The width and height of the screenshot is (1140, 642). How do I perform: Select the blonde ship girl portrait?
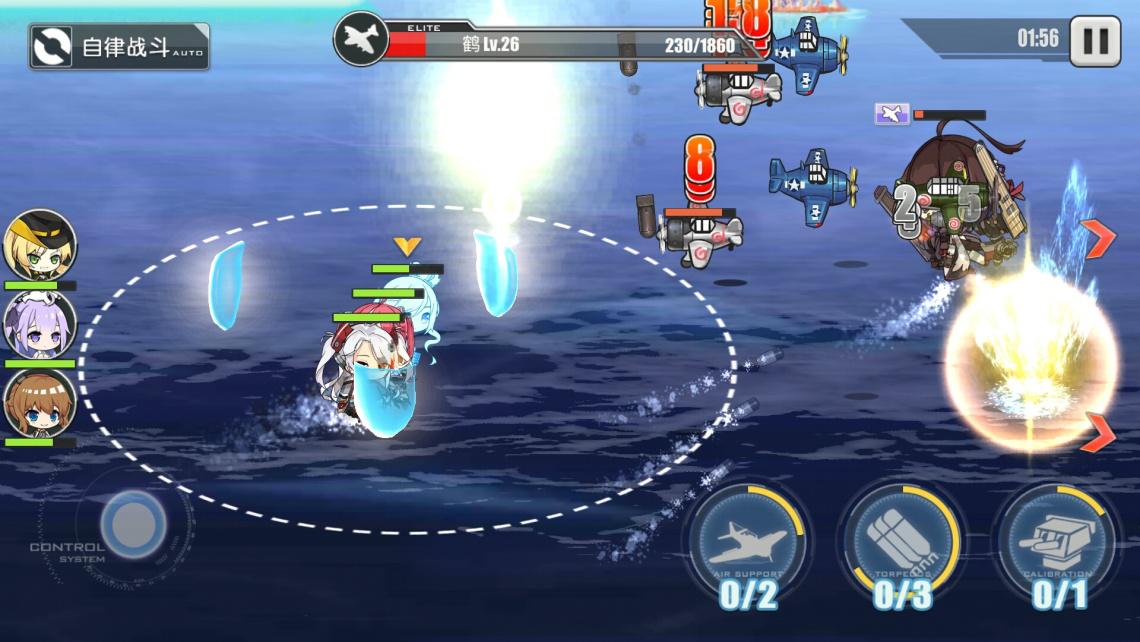40,246
